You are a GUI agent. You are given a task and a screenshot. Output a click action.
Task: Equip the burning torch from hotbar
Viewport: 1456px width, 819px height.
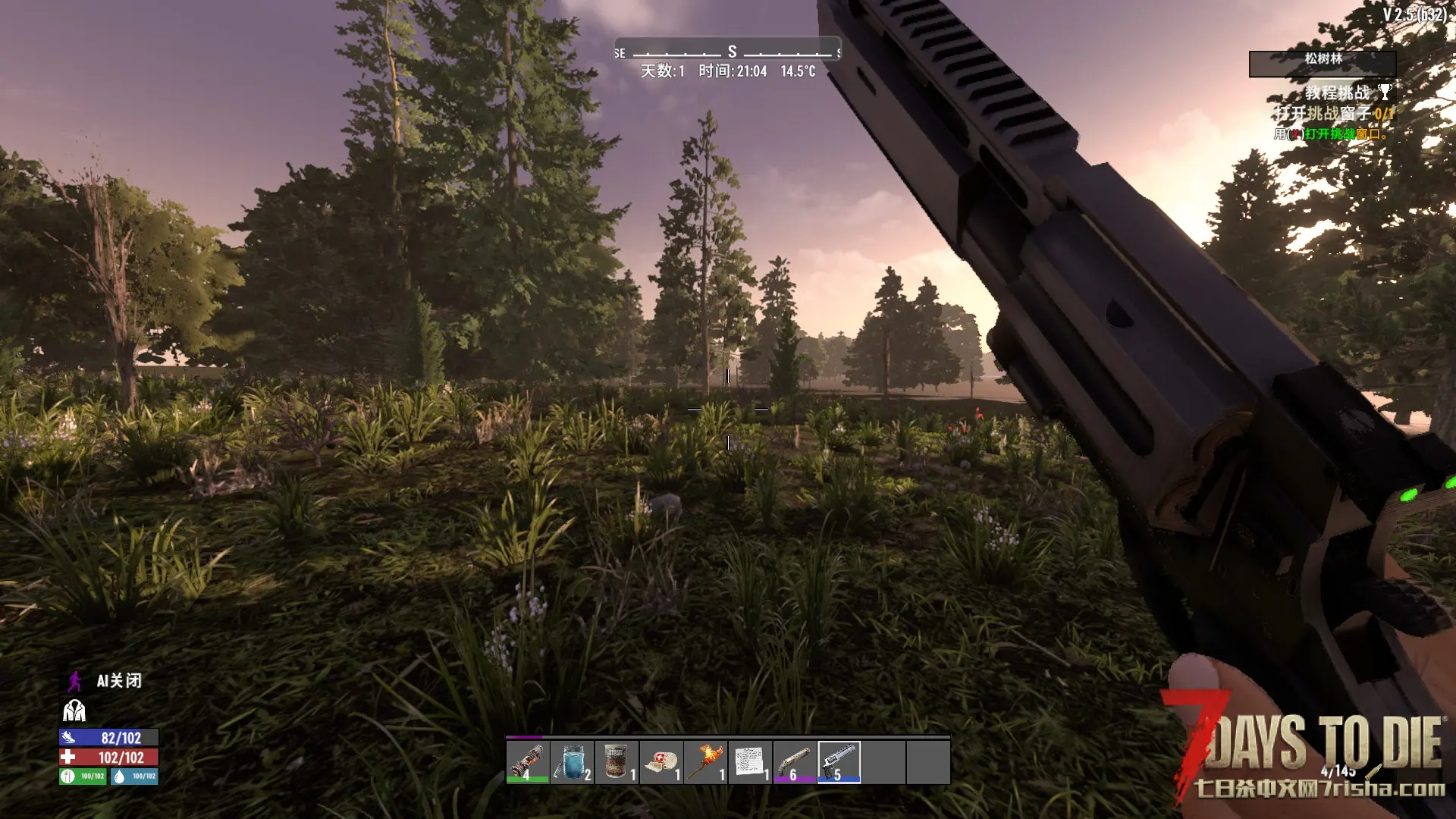click(706, 761)
